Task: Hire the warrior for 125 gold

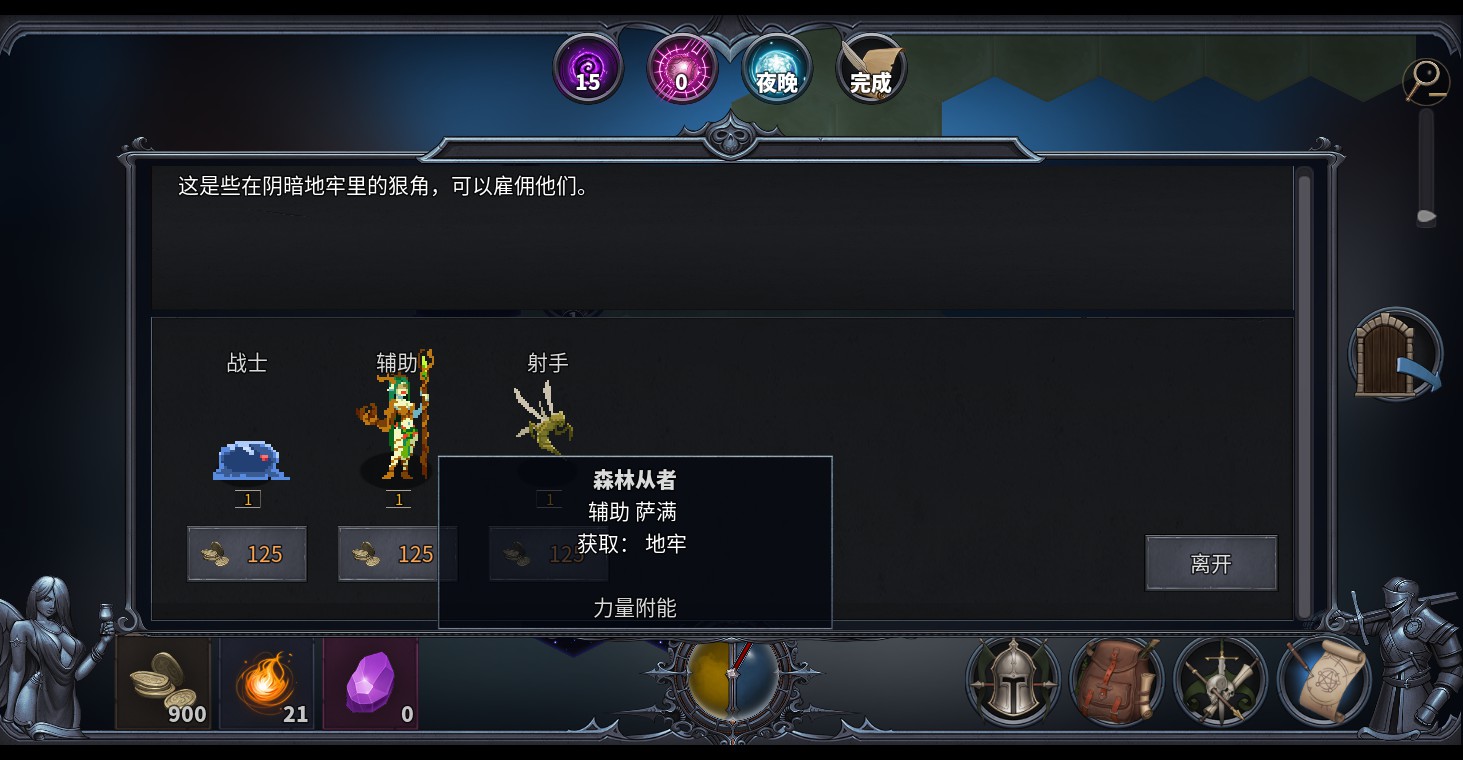Action: click(247, 553)
